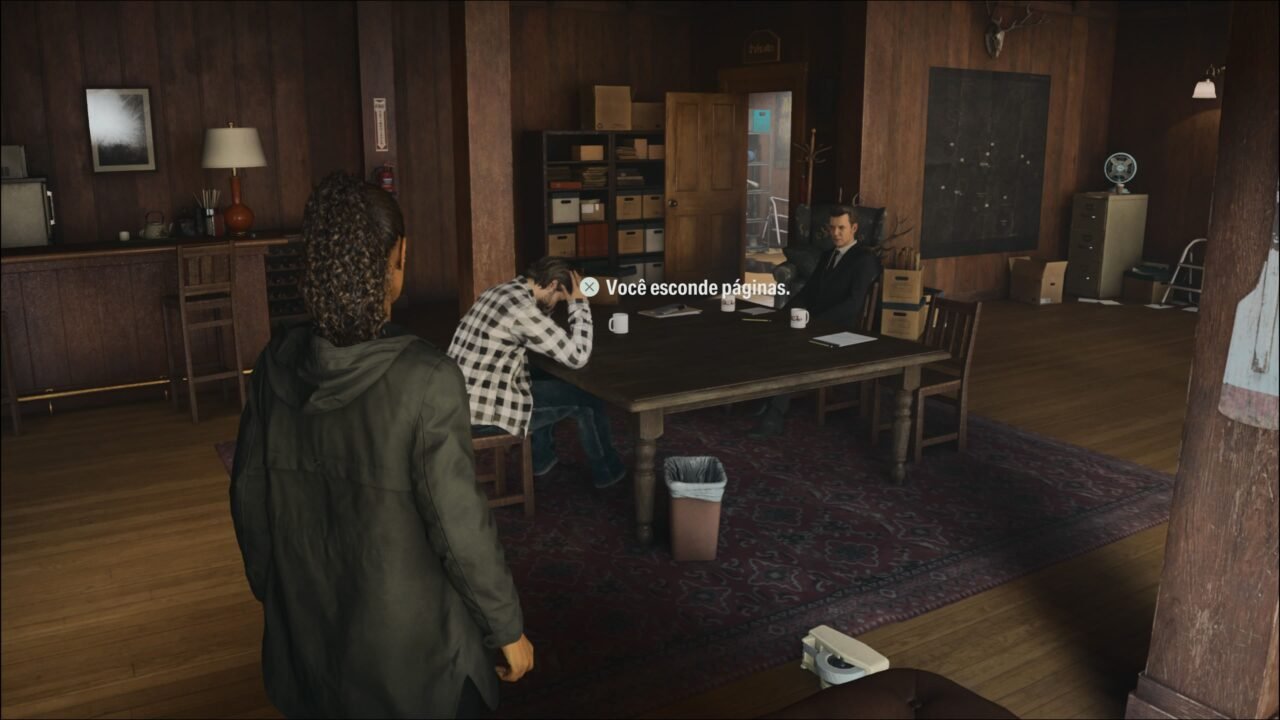
Task: Open the top drawer of the filing cabinet
Action: [1090, 210]
